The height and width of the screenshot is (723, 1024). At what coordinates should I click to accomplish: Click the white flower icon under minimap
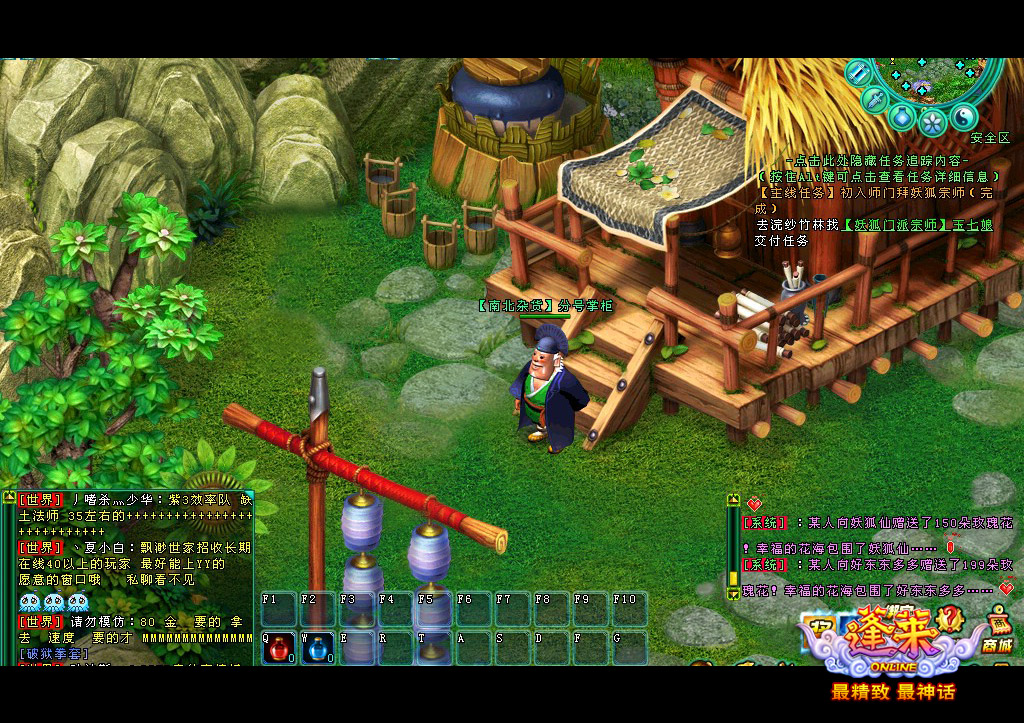point(932,122)
